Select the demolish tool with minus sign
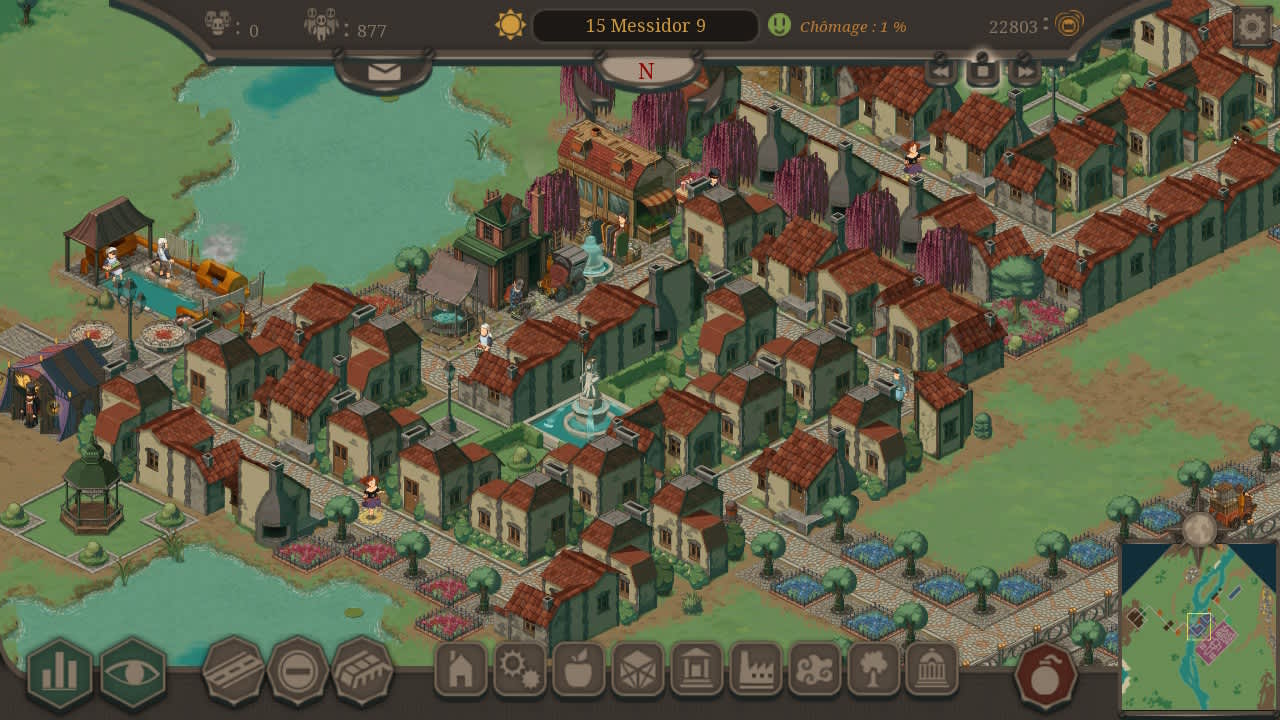 click(x=298, y=671)
